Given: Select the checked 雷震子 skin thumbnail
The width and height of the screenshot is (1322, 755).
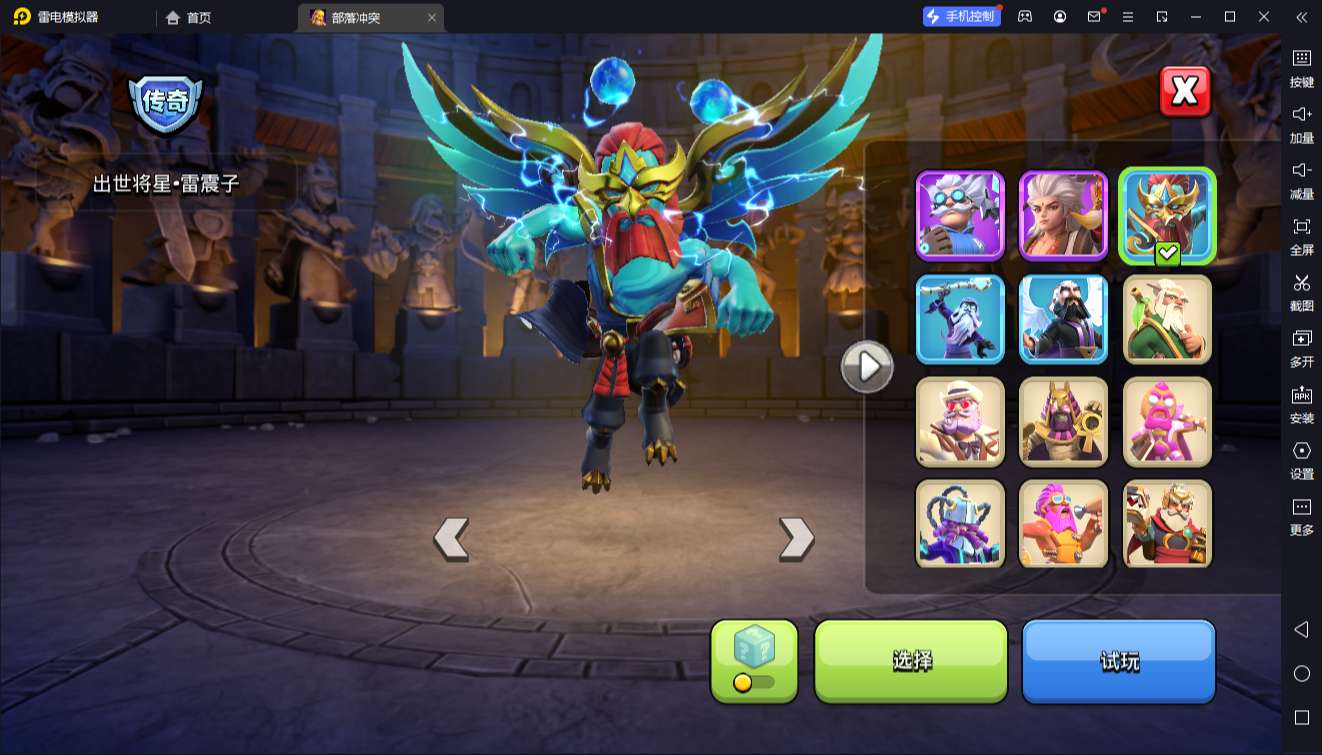Looking at the screenshot, I should tap(1167, 215).
